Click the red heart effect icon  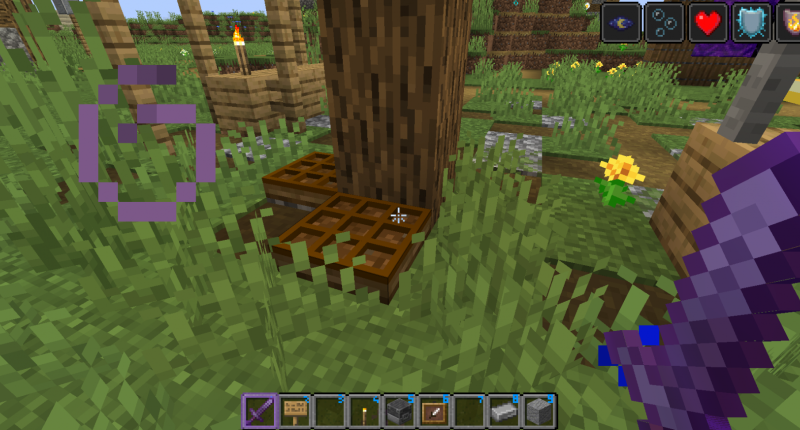(707, 22)
